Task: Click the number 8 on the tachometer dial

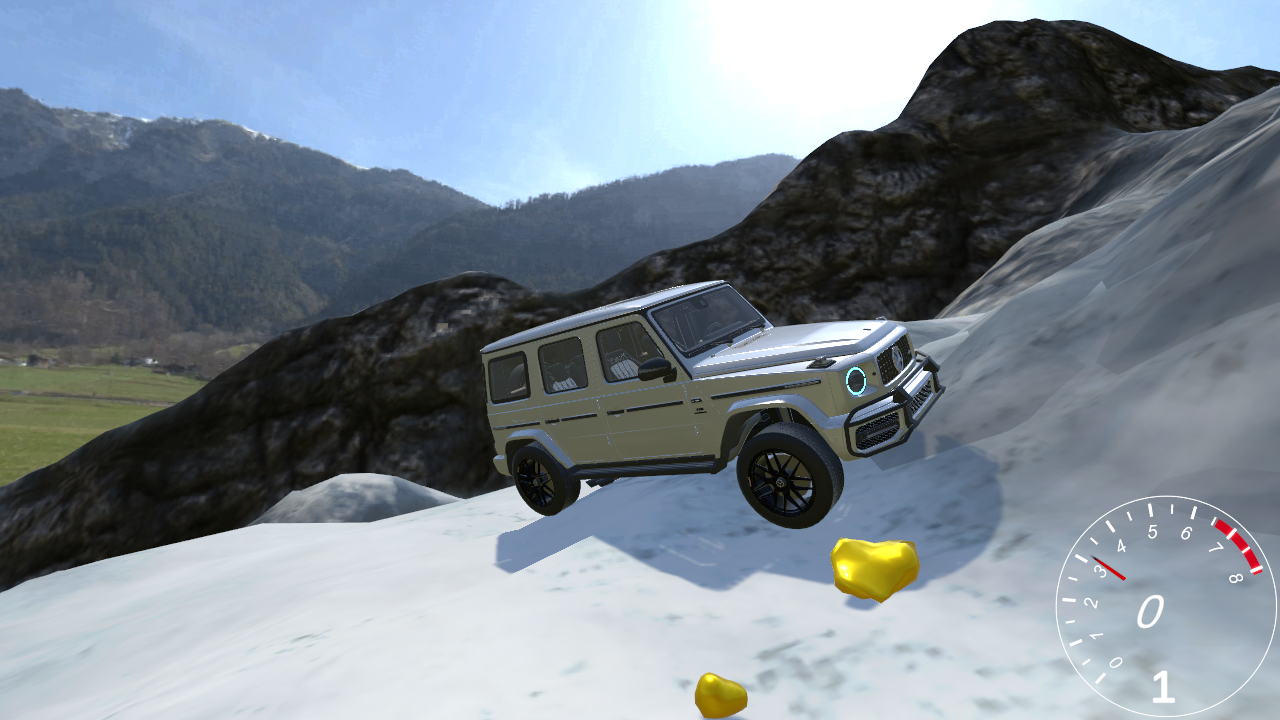Action: pyautogui.click(x=1236, y=578)
